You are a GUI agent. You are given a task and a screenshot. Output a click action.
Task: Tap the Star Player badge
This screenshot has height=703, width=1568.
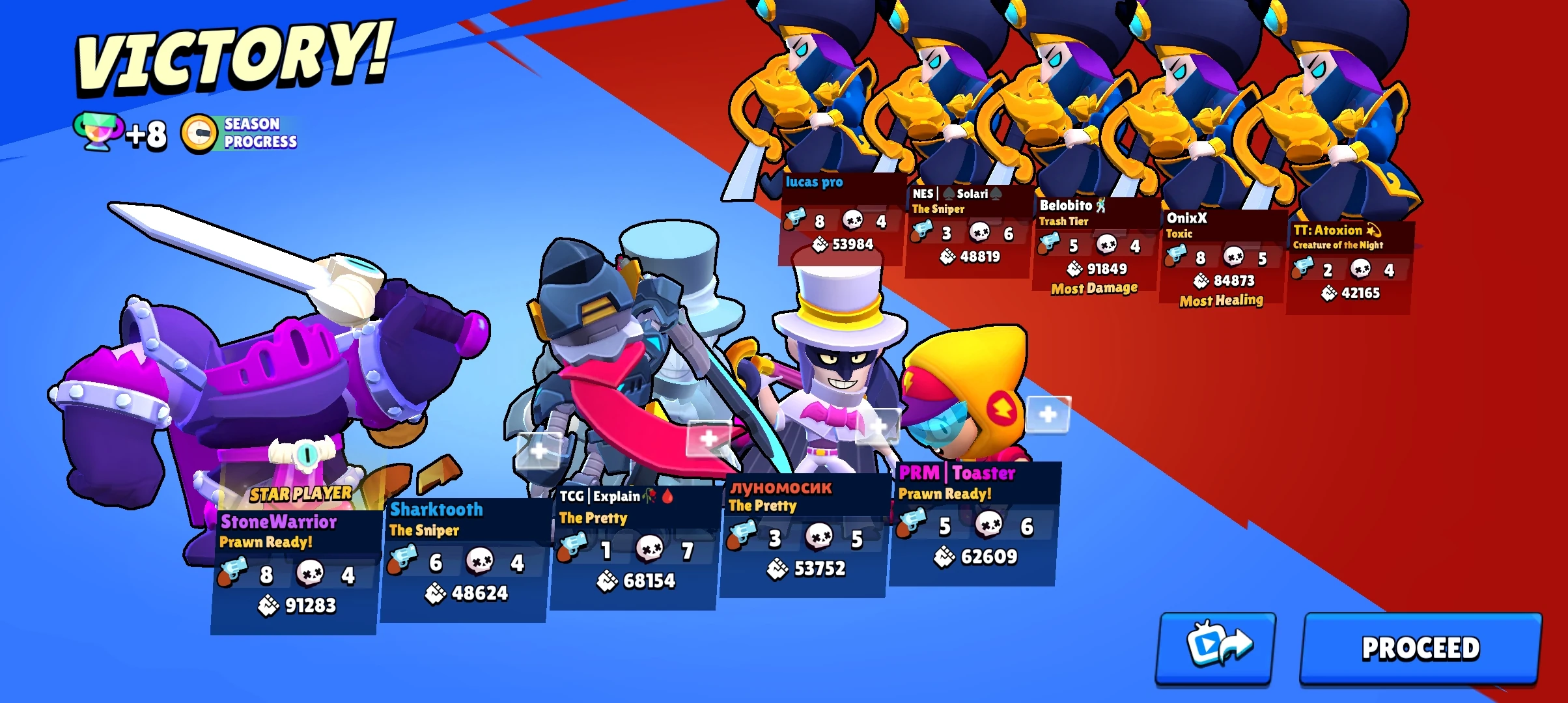click(301, 493)
